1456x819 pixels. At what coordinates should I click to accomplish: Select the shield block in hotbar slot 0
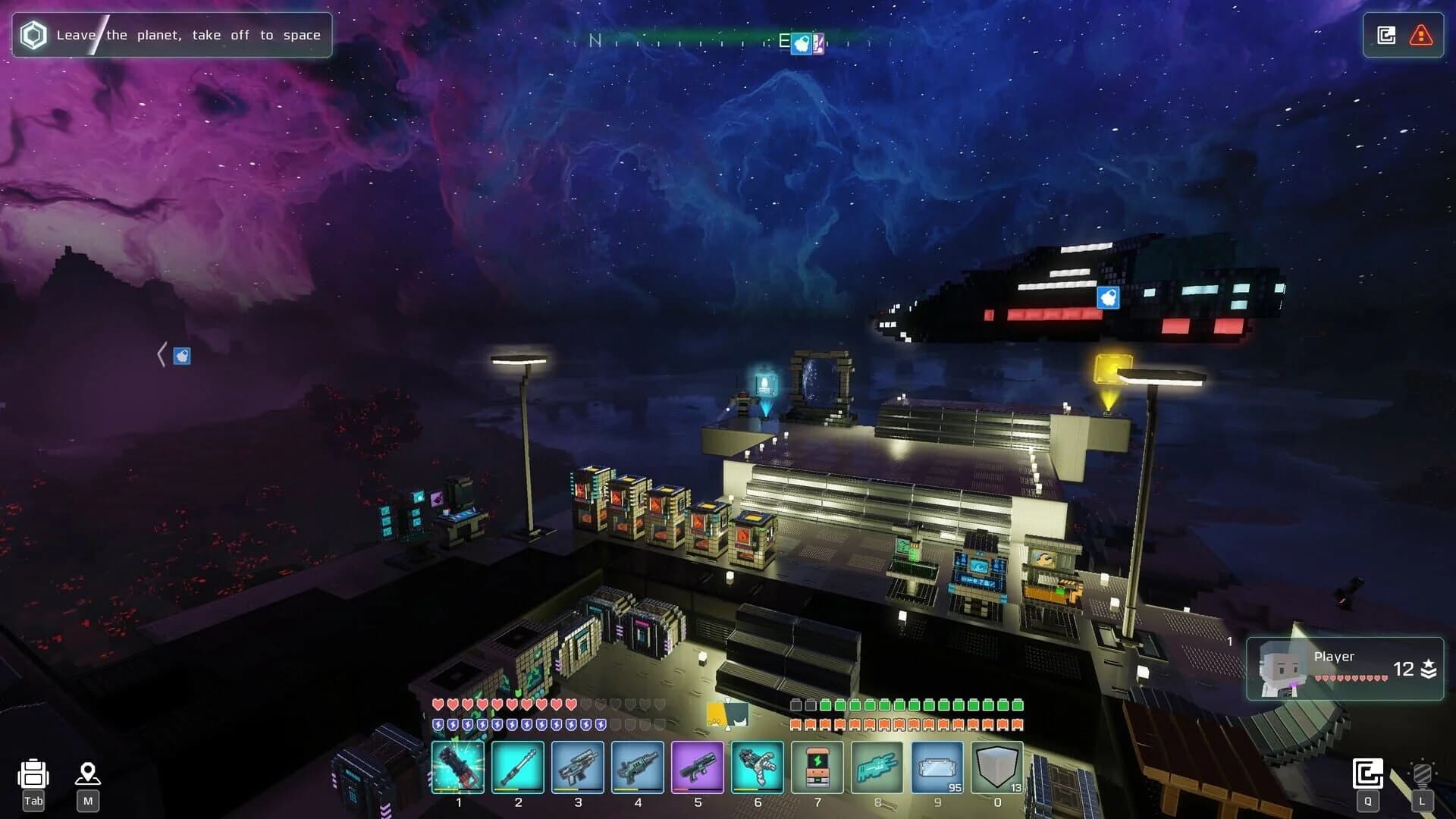997,767
